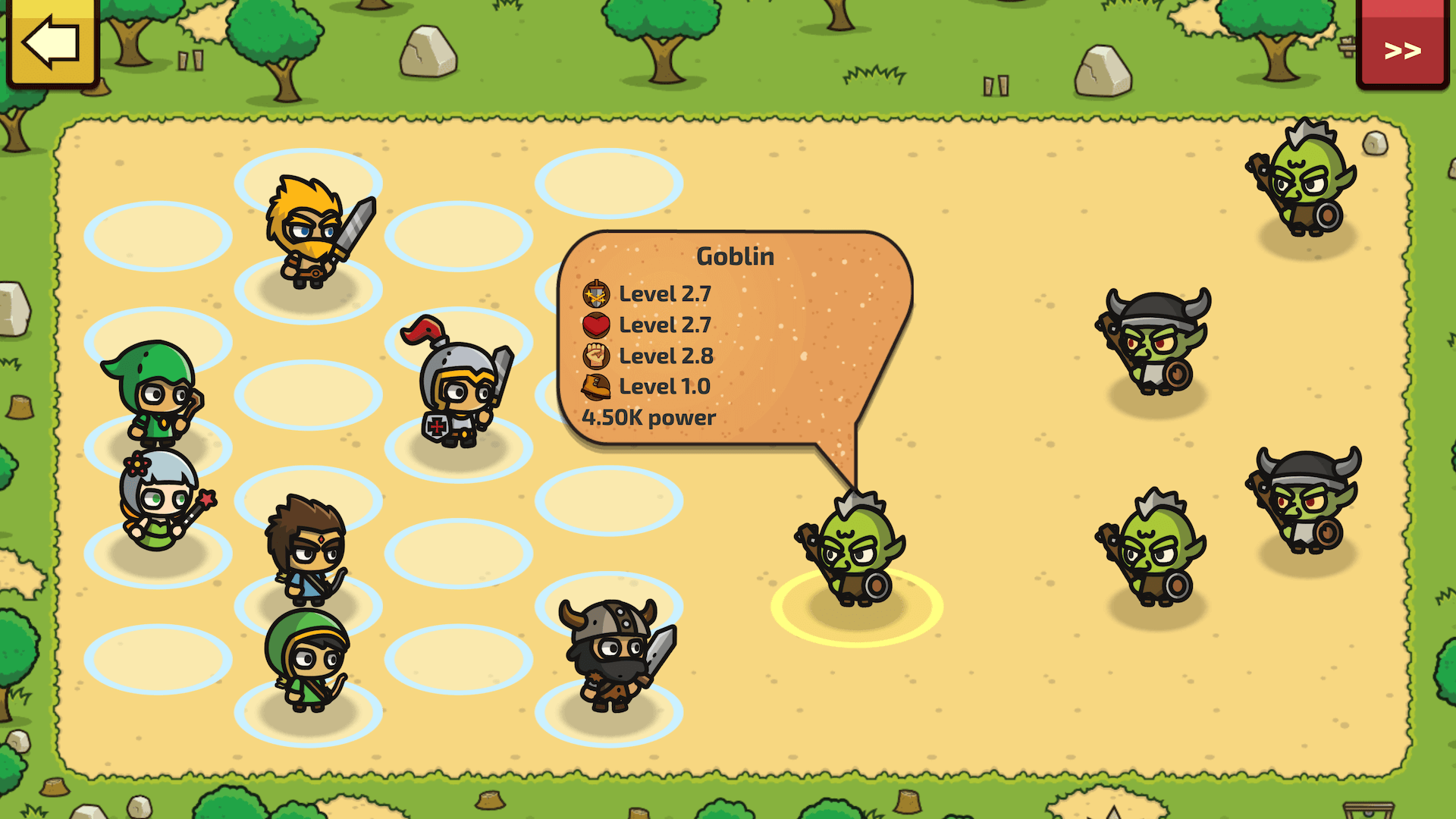
Task: Select the brown-haired archer with headband
Action: (x=307, y=550)
